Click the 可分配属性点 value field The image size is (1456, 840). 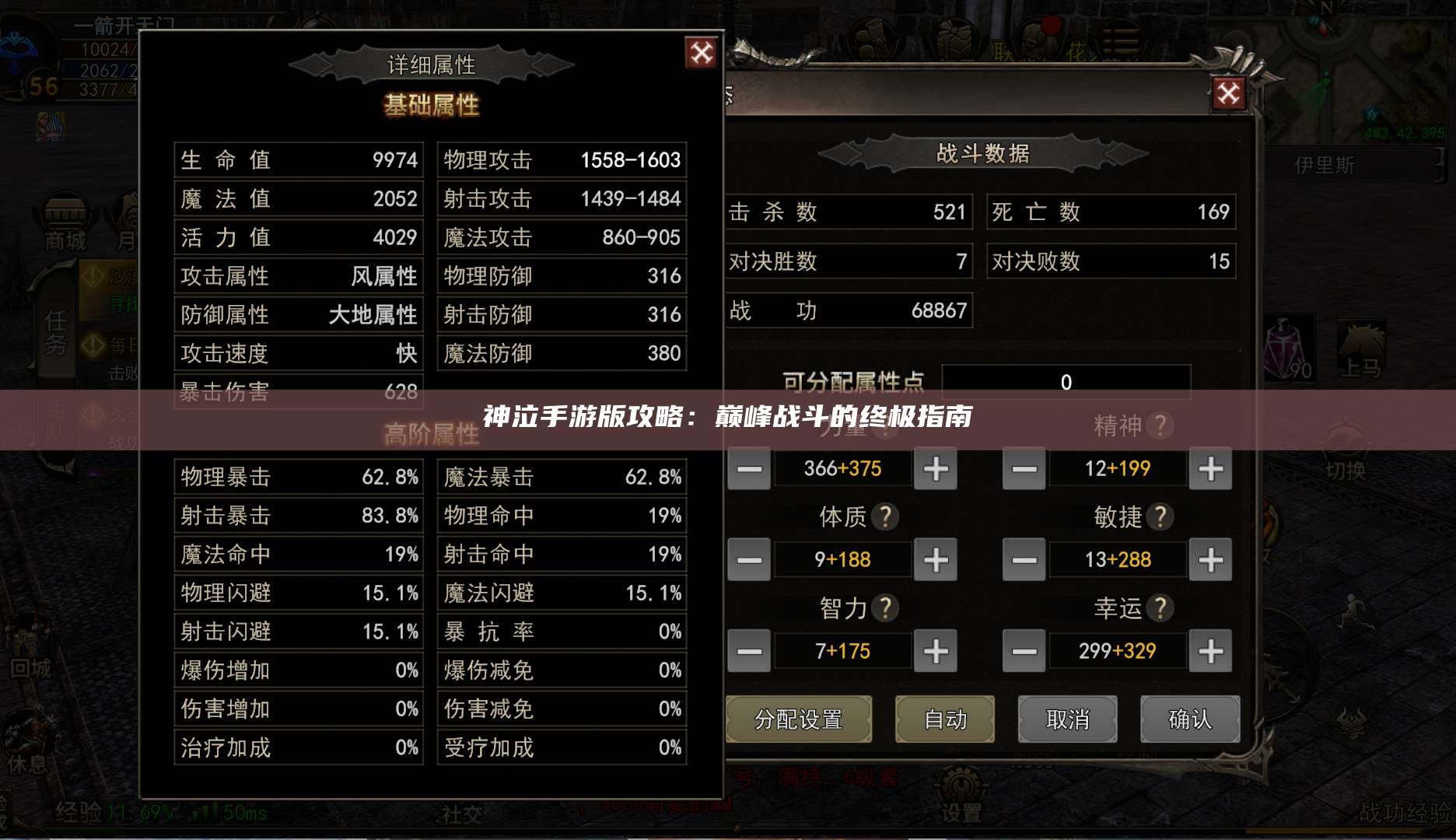1066,381
